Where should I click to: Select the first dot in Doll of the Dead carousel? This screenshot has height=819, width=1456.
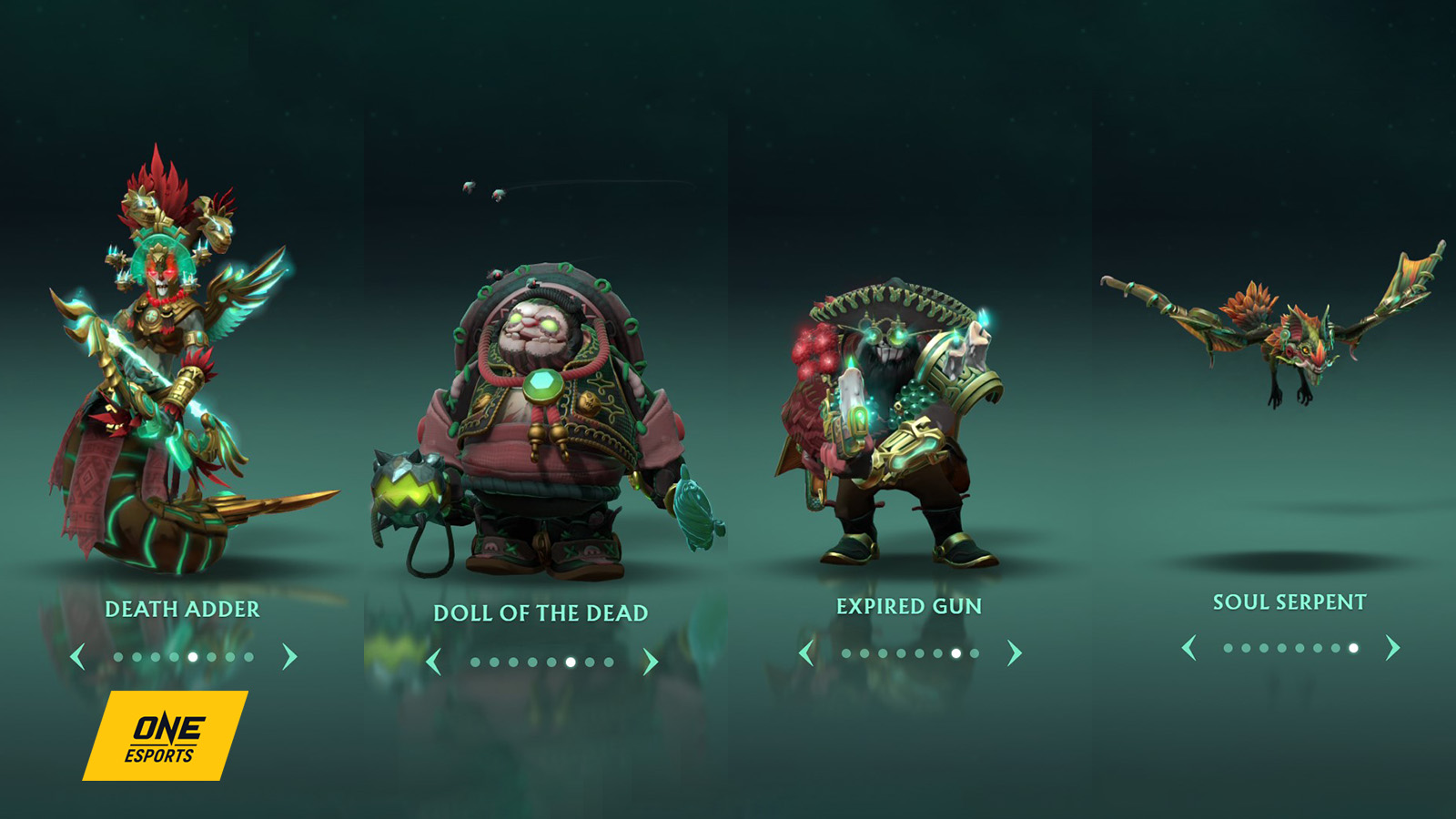pos(475,662)
